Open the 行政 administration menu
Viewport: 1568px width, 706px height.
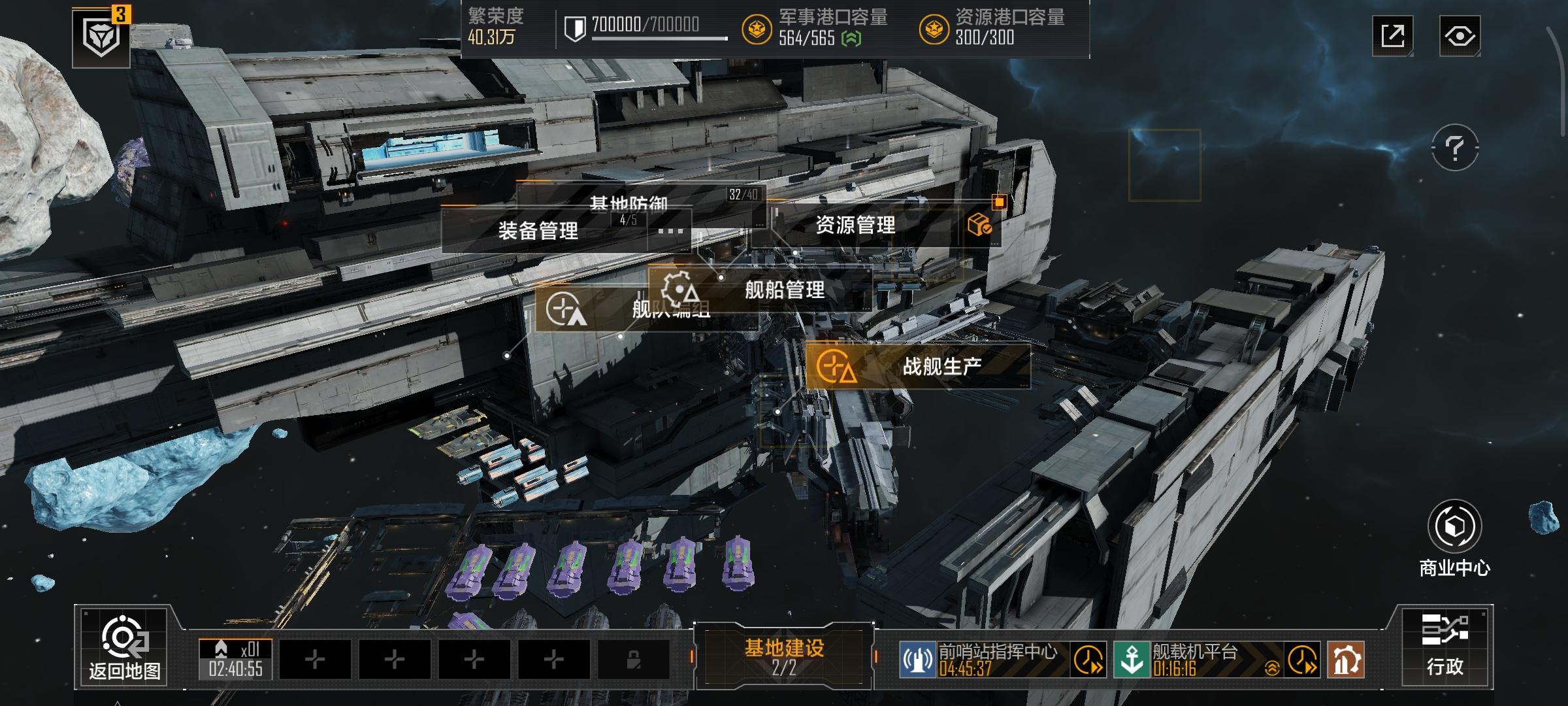coord(1445,646)
